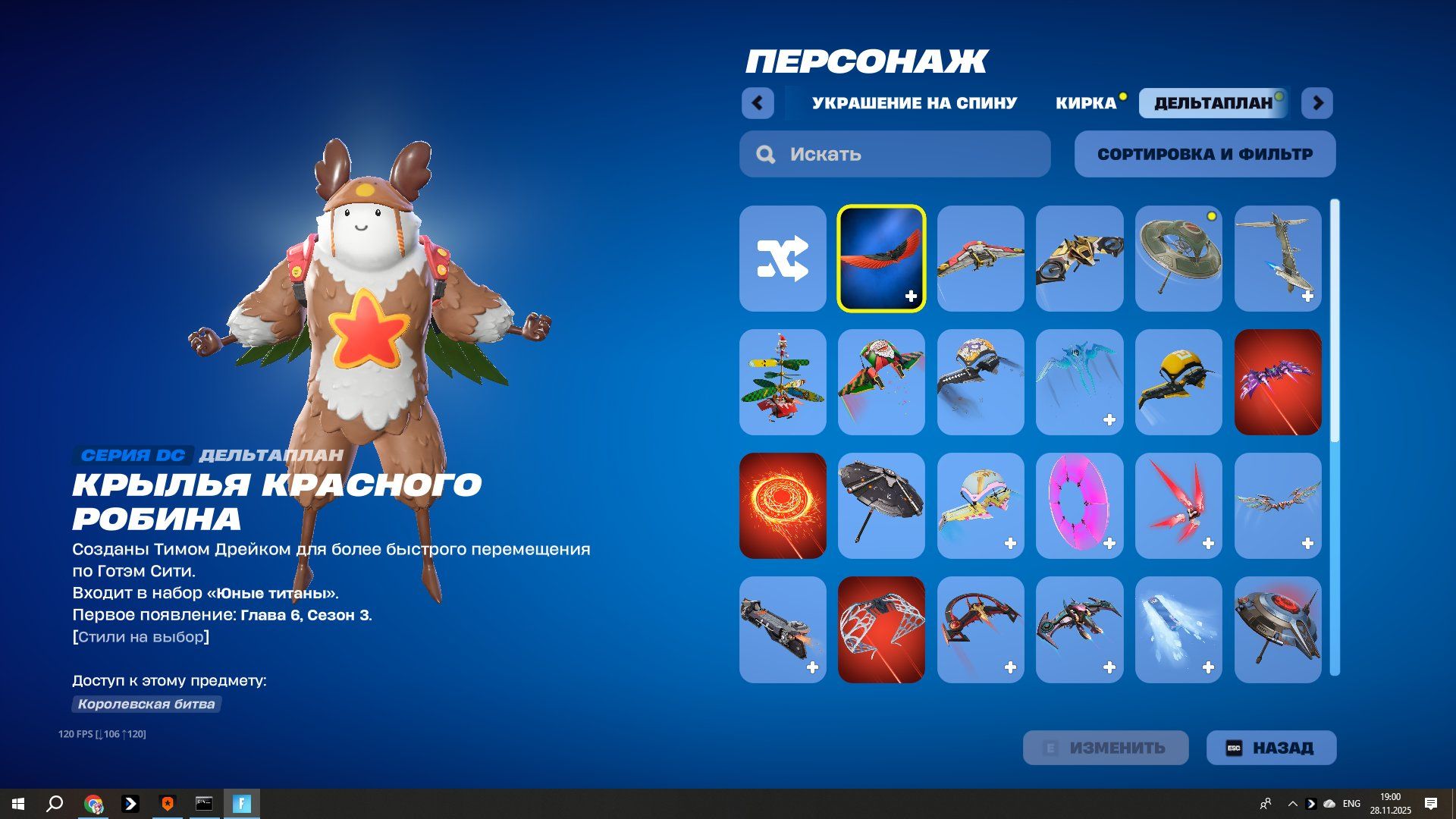
Task: Select the Christmas tree glider
Action: pos(783,382)
